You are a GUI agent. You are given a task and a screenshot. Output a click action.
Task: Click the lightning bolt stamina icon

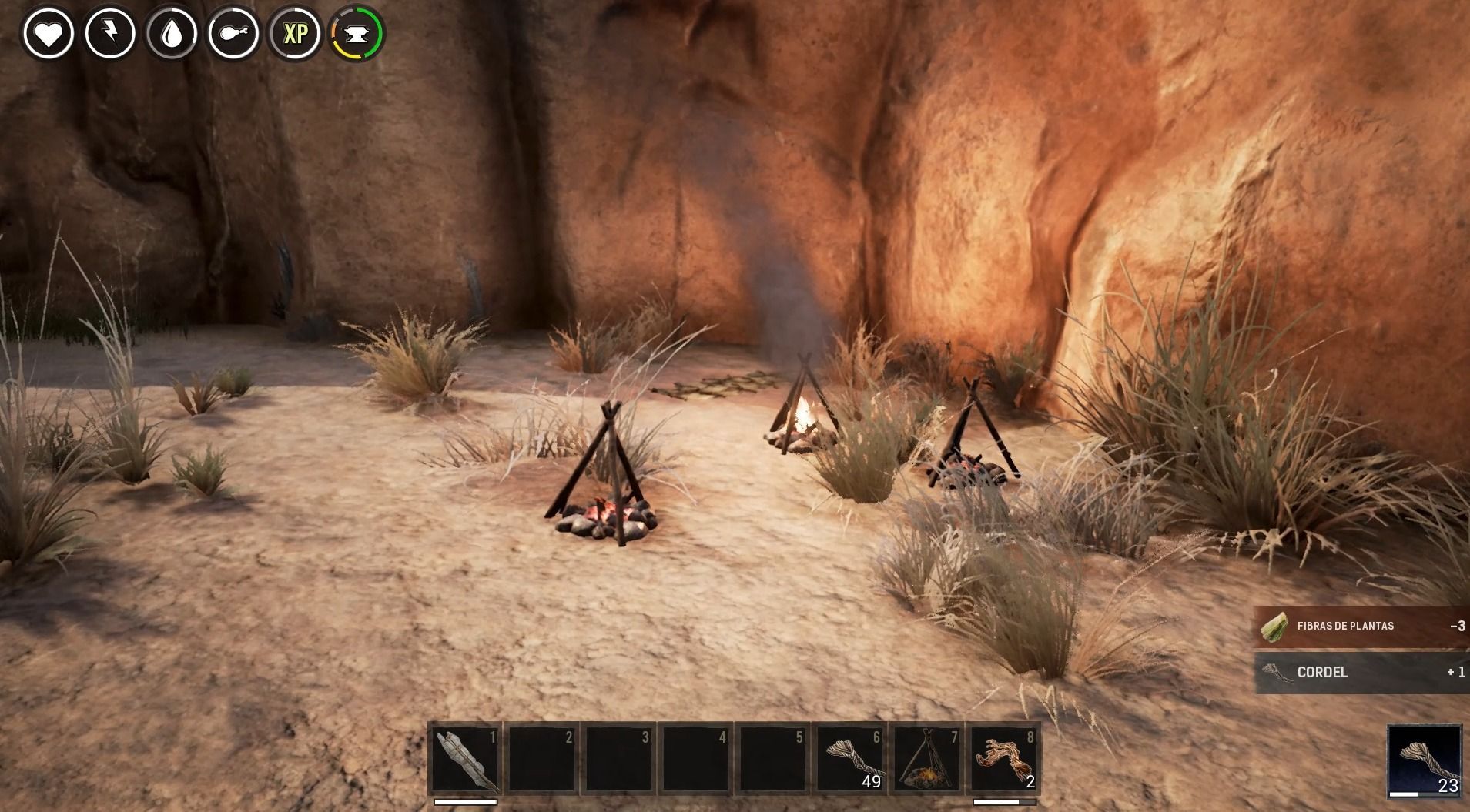(110, 34)
